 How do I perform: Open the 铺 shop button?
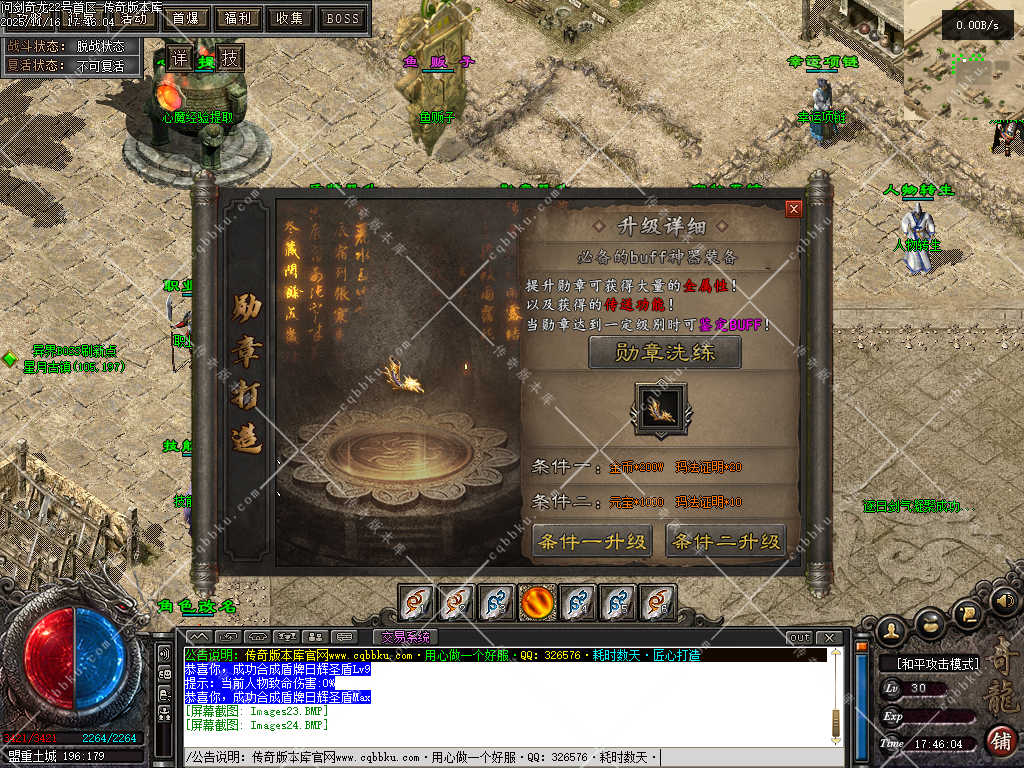click(999, 741)
